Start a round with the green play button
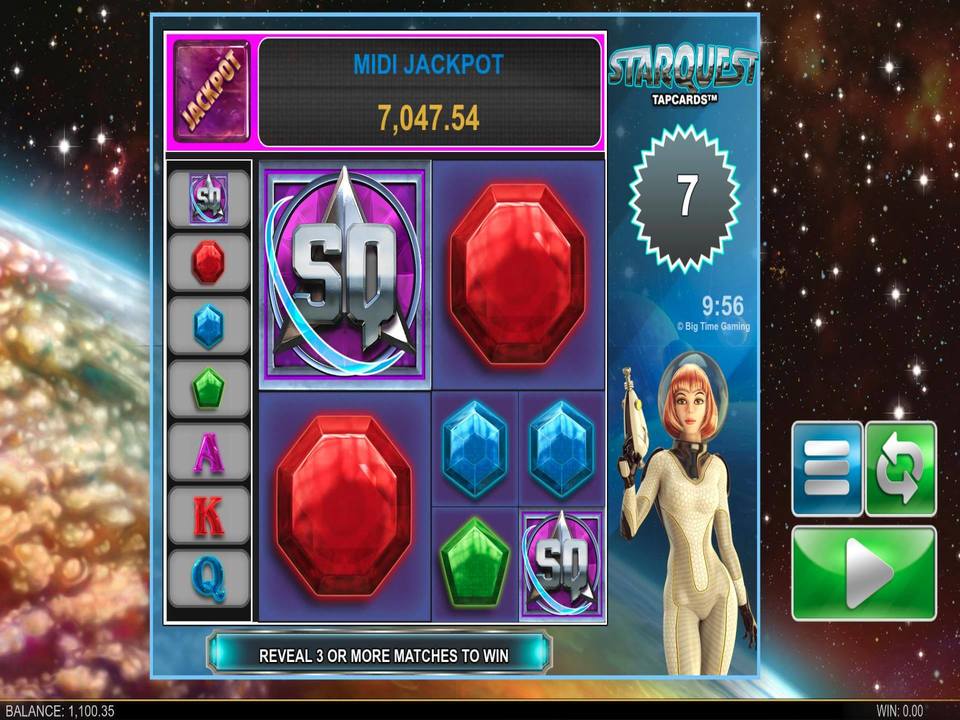960x720 pixels. pos(864,573)
